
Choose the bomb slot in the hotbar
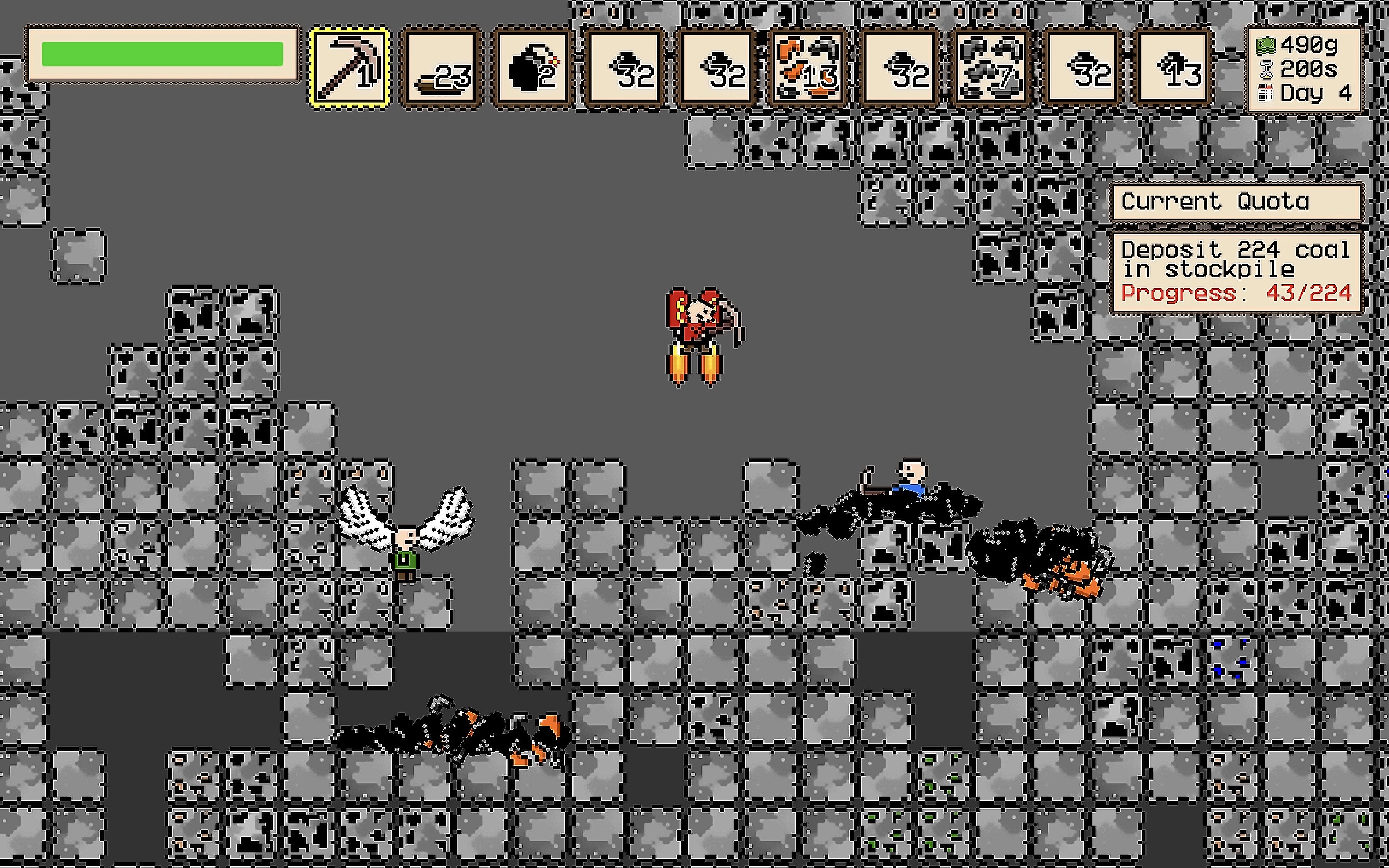click(x=533, y=68)
